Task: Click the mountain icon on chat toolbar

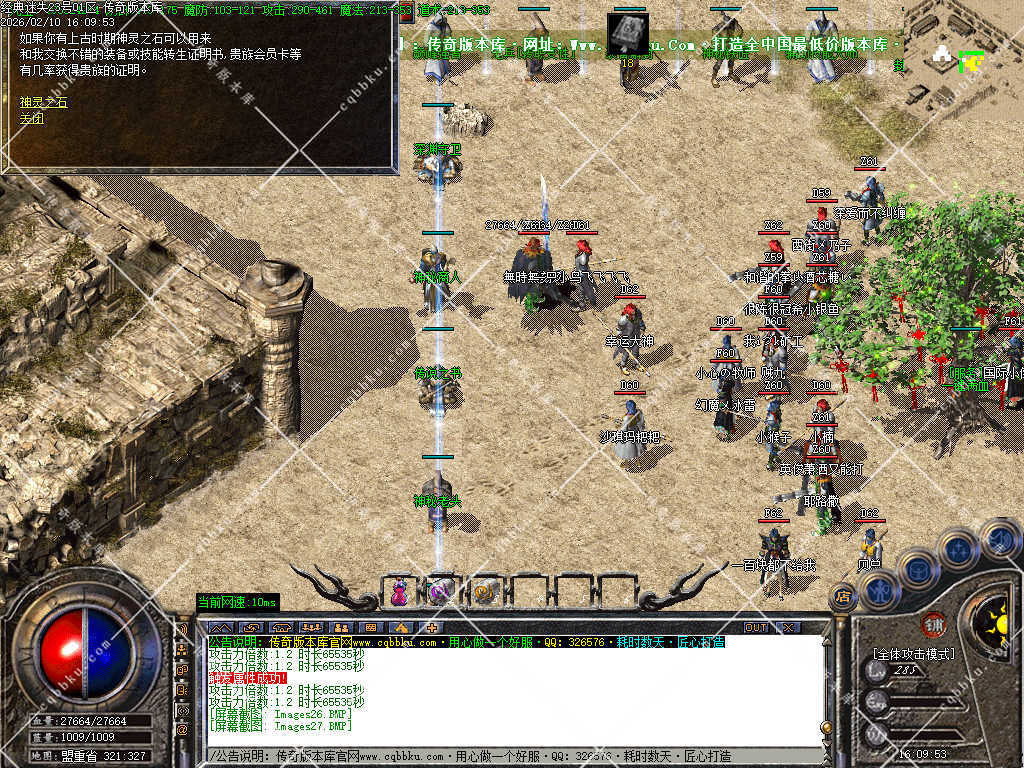Action: 220,628
